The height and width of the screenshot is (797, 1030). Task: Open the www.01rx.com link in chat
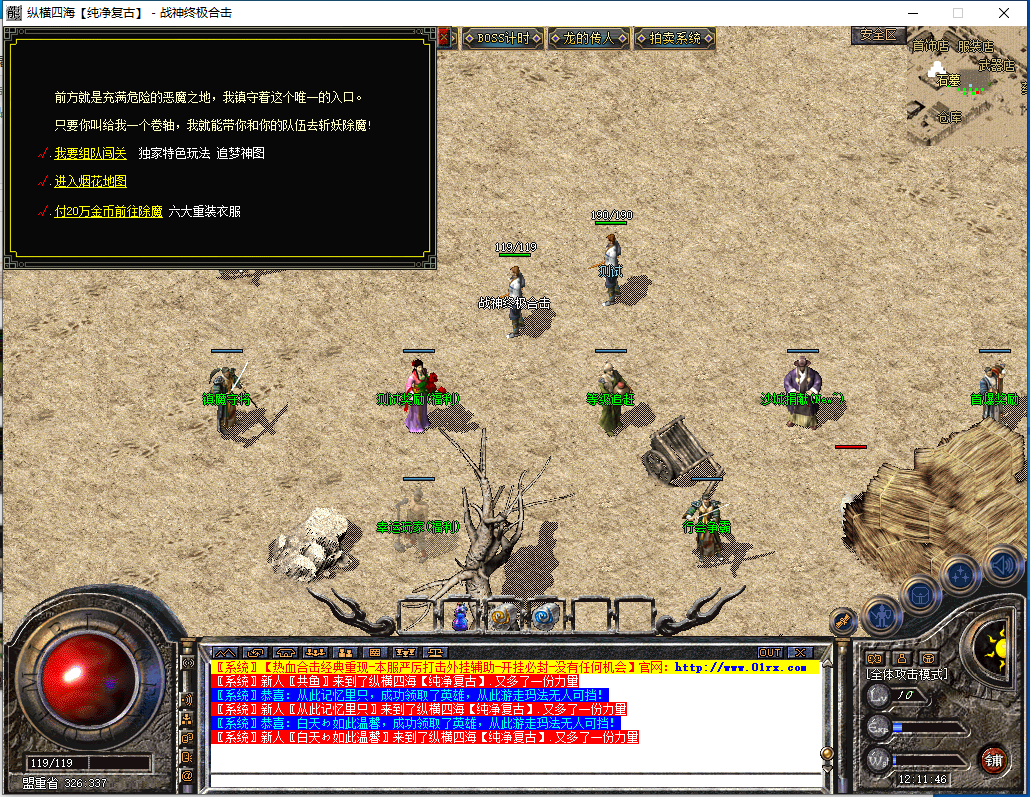pos(741,667)
